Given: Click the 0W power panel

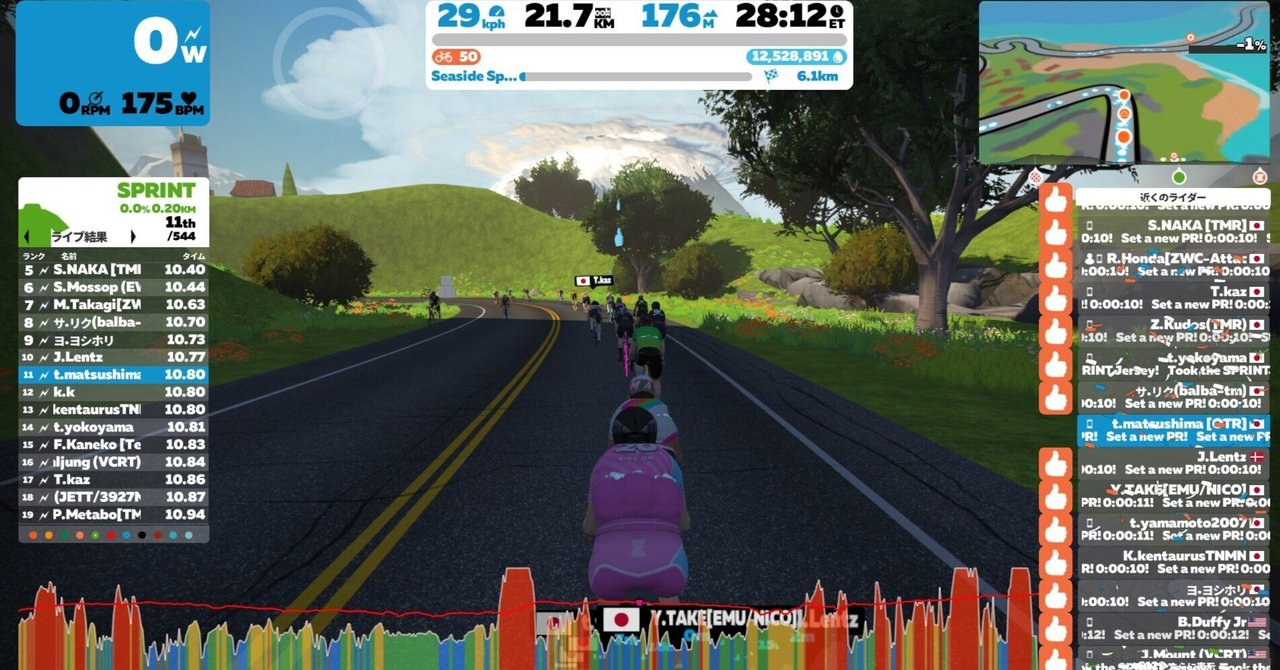Looking at the screenshot, I should pos(112,63).
